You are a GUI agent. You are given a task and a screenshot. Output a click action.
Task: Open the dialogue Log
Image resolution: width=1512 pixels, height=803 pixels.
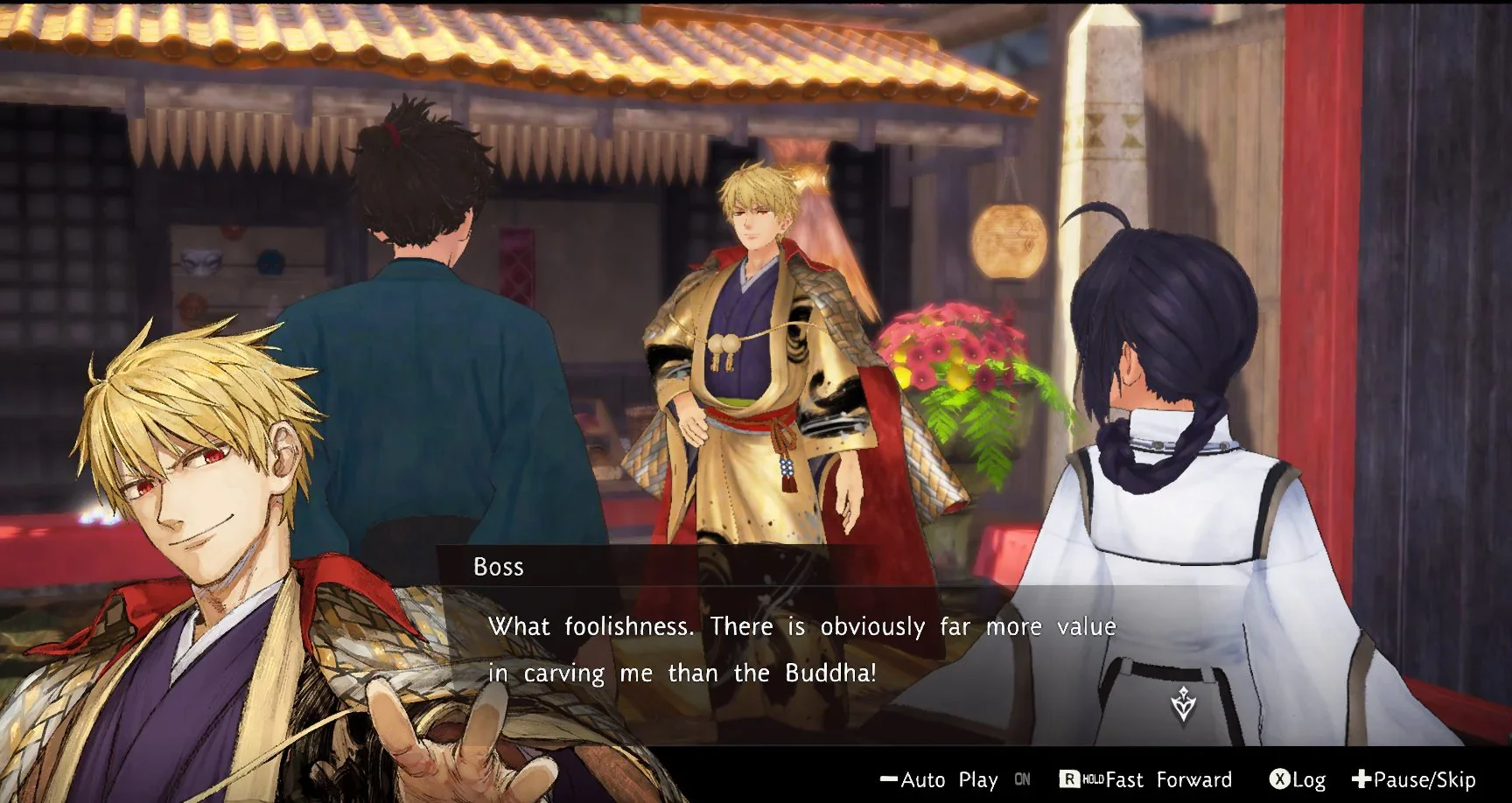(1298, 779)
